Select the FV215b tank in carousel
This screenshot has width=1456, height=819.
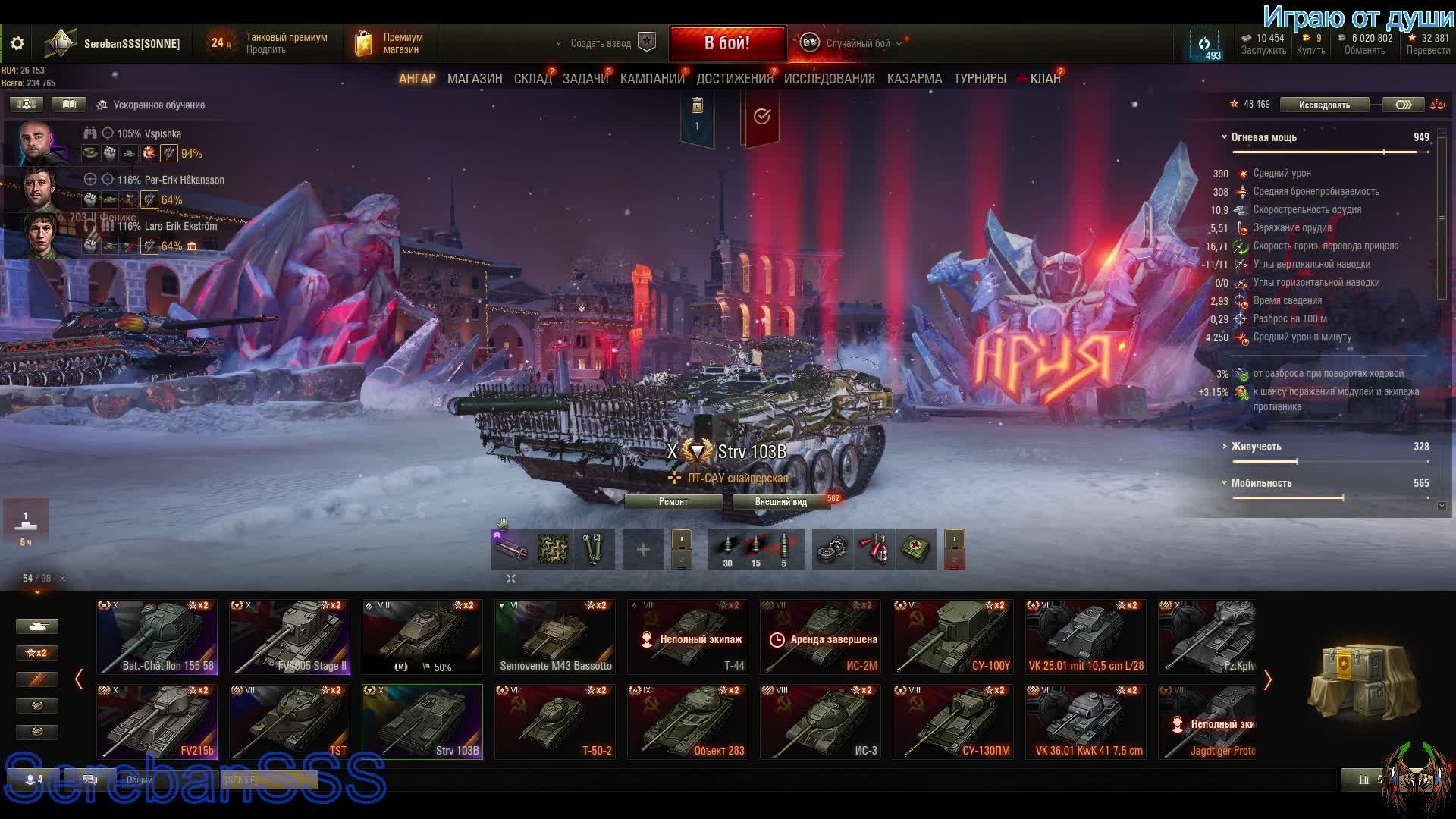157,721
